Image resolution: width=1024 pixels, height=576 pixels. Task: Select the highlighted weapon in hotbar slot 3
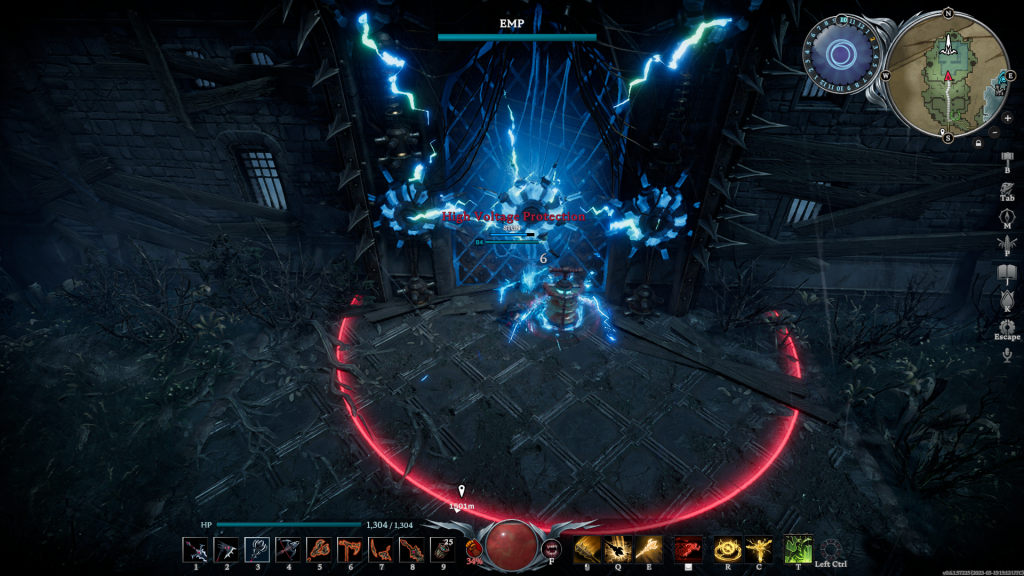pos(257,549)
